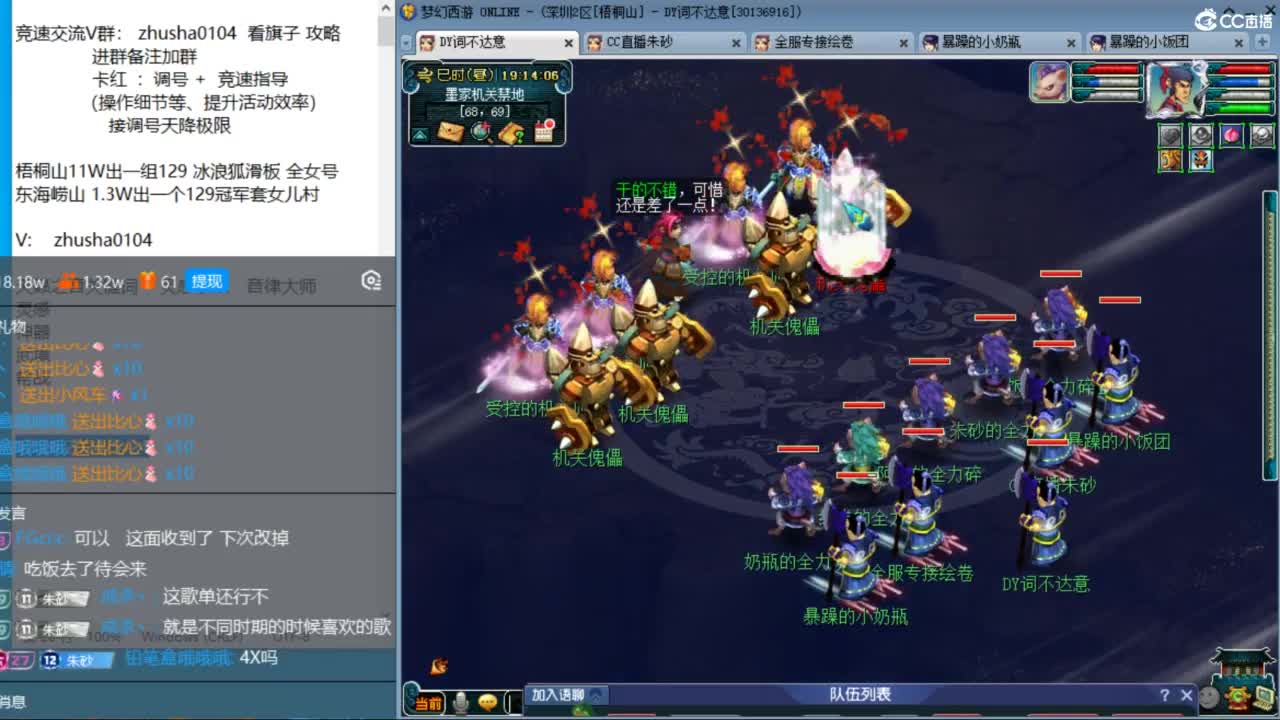Expand the chevron next to 加入语聊
This screenshot has width=1280, height=720.
tap(596, 696)
